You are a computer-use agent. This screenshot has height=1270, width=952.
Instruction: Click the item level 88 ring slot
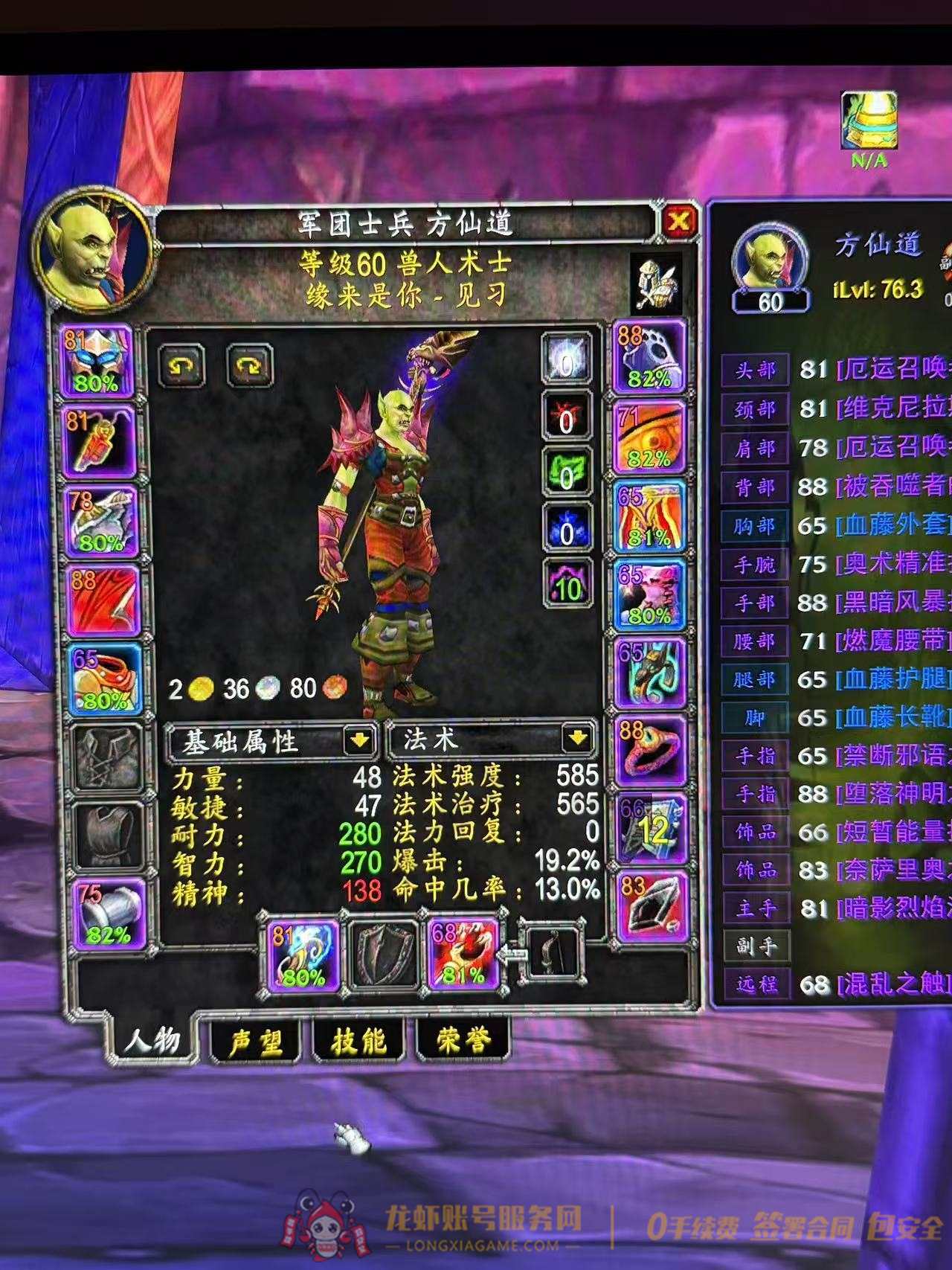(646, 752)
